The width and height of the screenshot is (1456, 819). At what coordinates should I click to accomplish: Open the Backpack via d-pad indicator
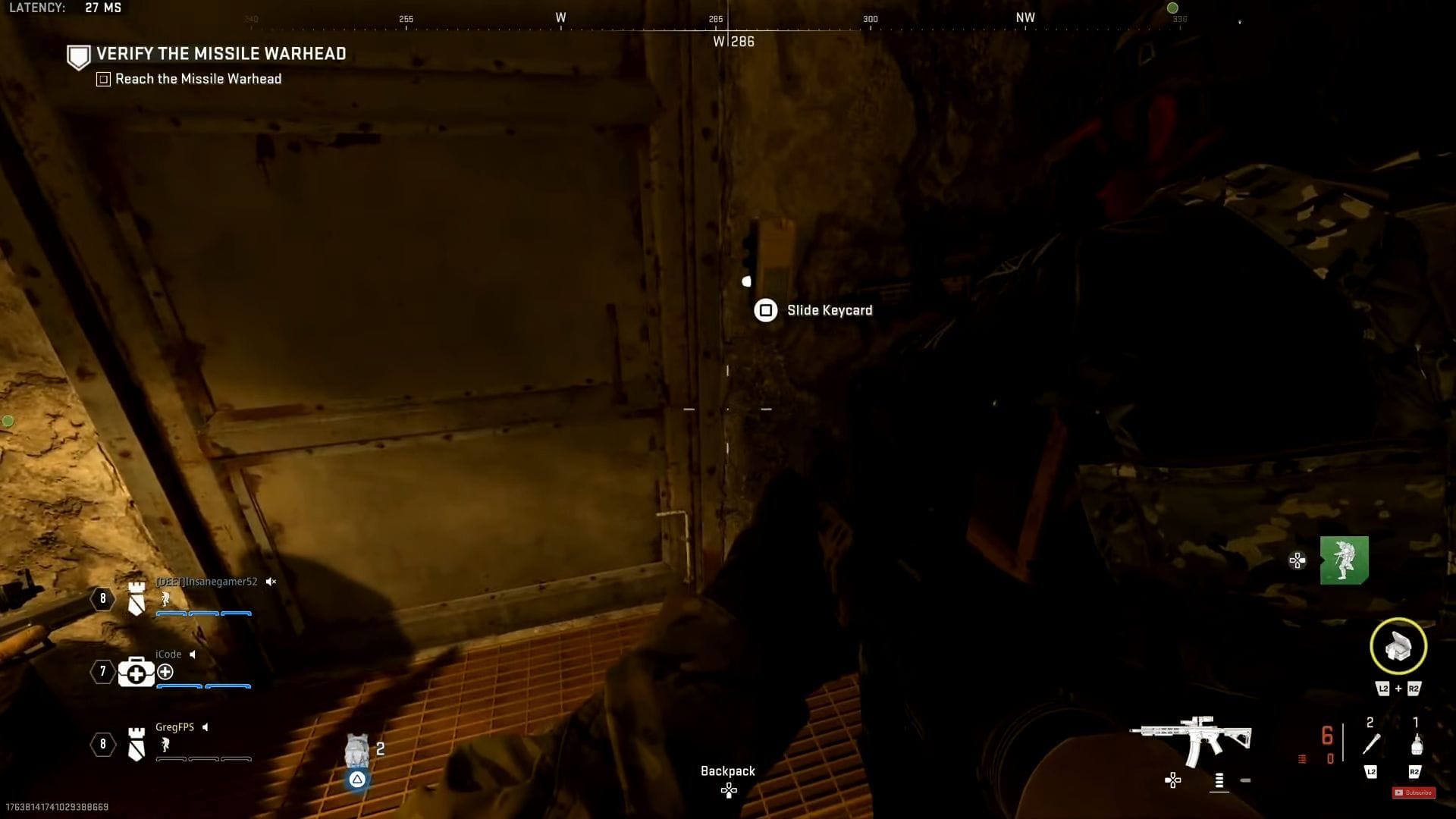coord(728,790)
